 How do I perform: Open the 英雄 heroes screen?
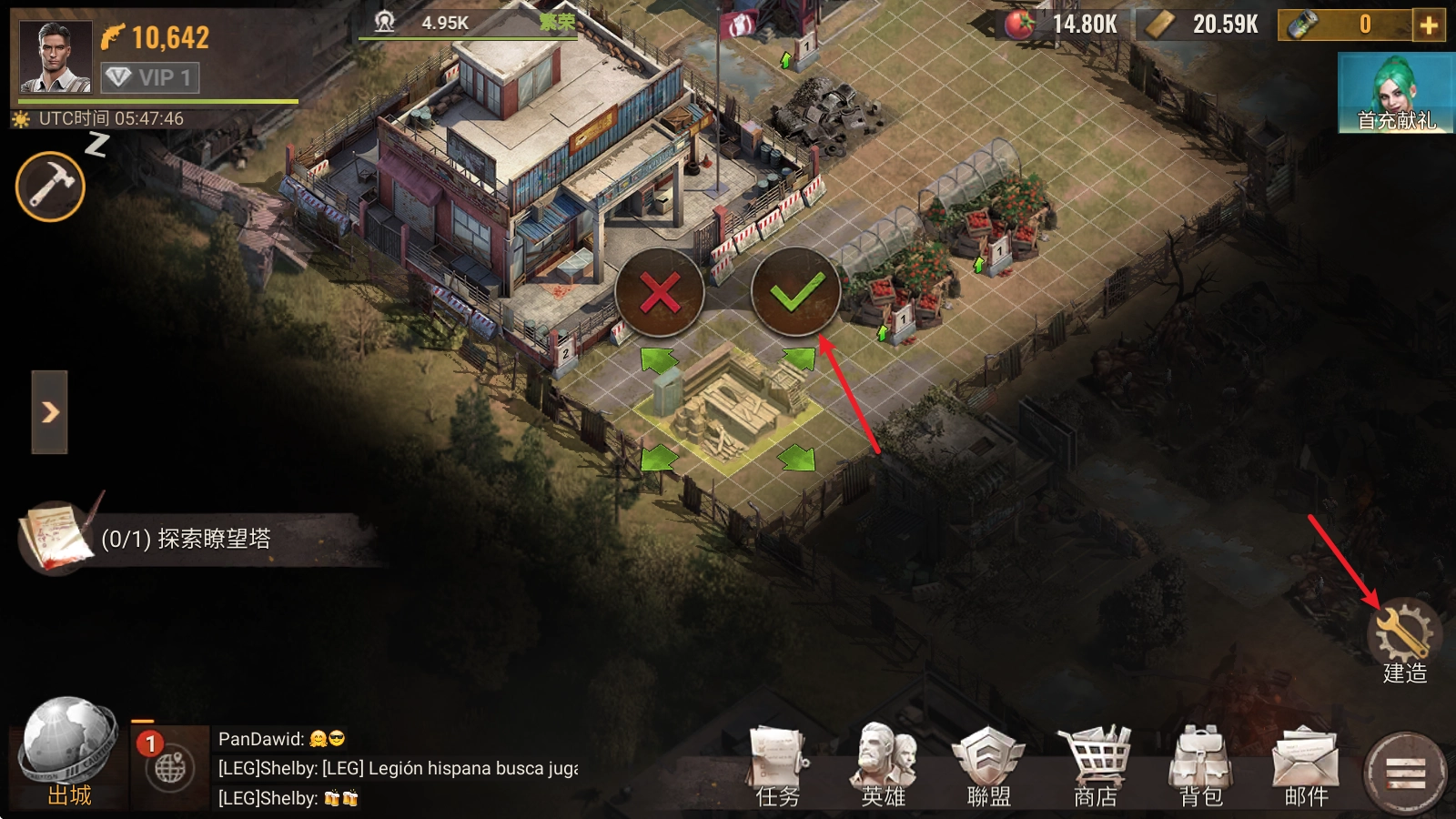click(x=883, y=767)
